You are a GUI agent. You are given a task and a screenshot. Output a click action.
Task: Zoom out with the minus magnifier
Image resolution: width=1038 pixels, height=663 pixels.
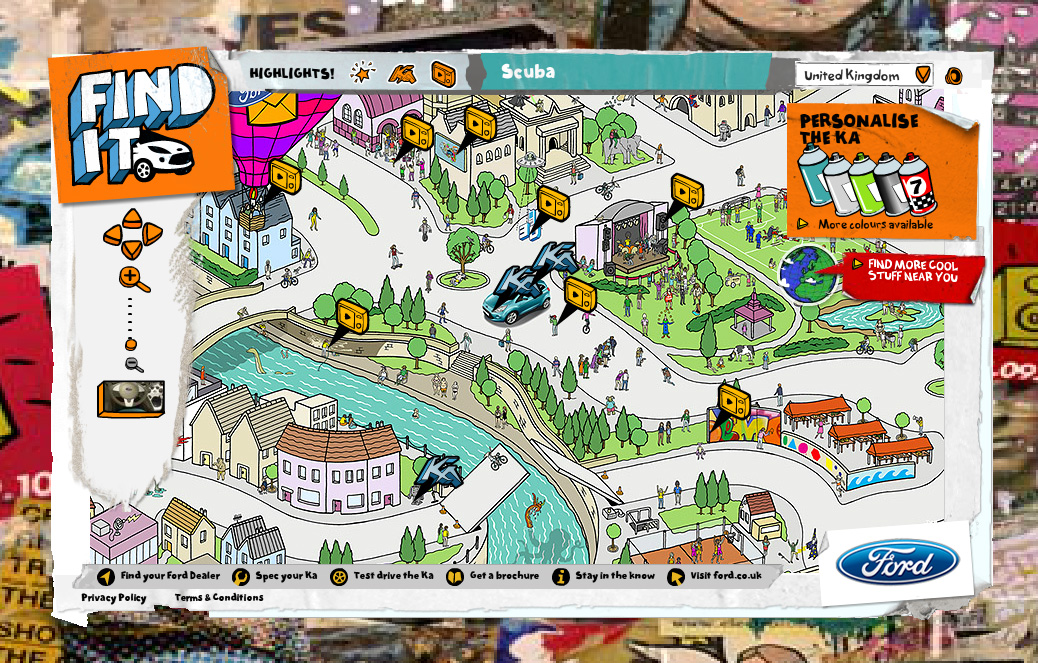click(134, 365)
